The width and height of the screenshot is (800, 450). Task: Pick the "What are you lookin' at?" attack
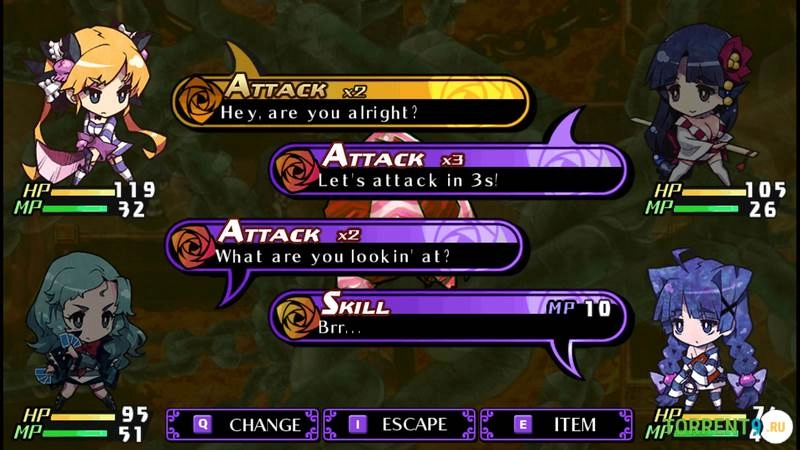coord(345,245)
